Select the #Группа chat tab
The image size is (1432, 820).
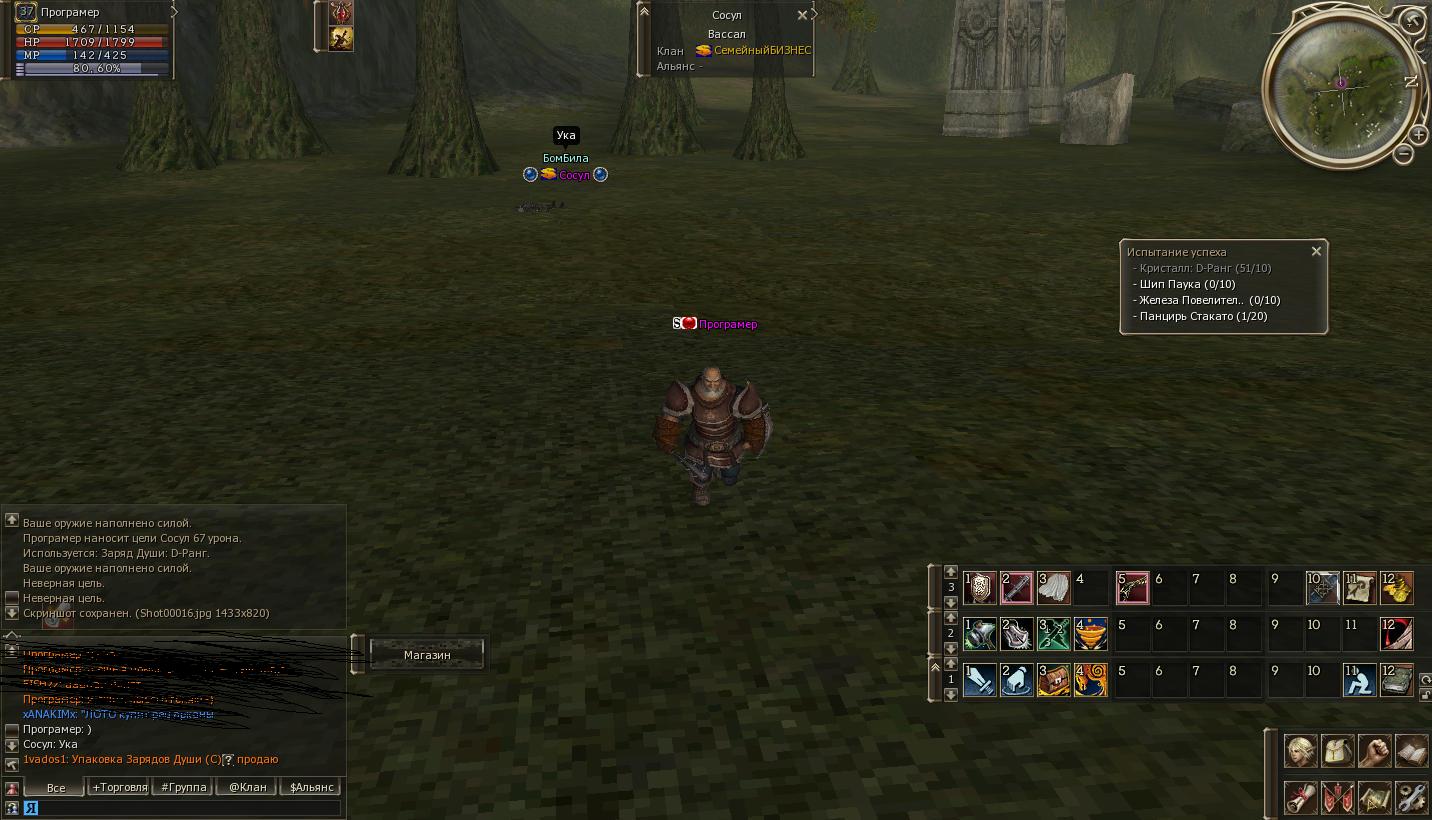(184, 787)
